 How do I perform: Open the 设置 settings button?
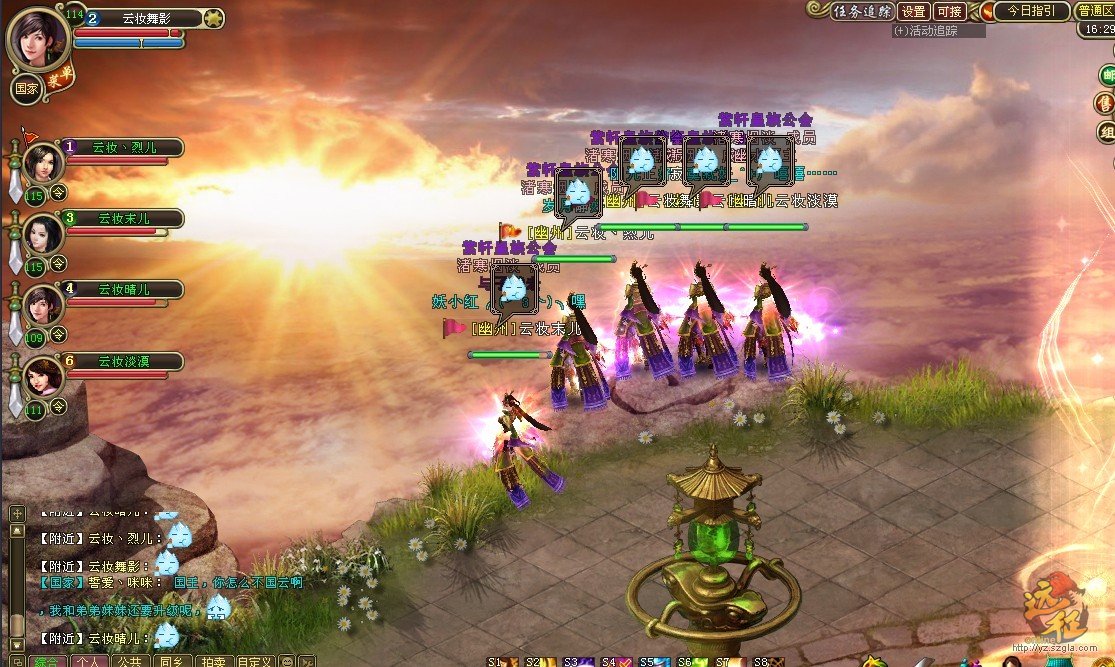(x=913, y=11)
